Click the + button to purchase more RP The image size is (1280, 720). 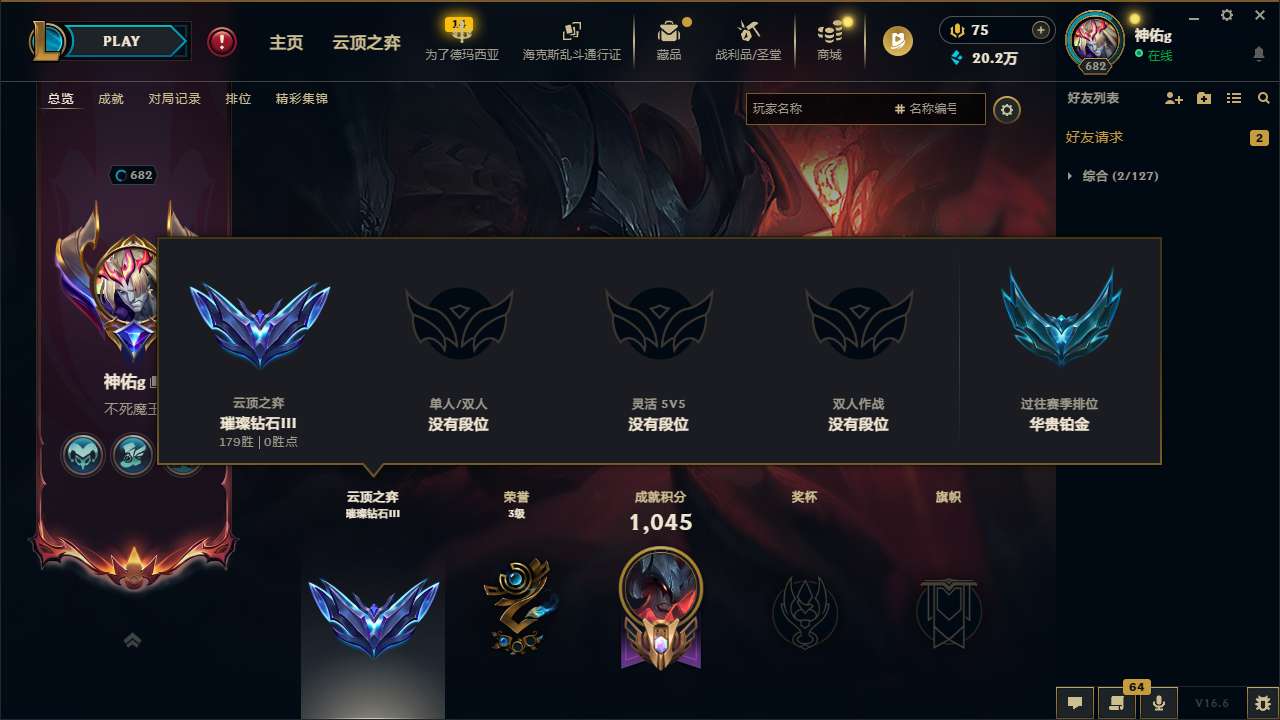tap(1041, 31)
